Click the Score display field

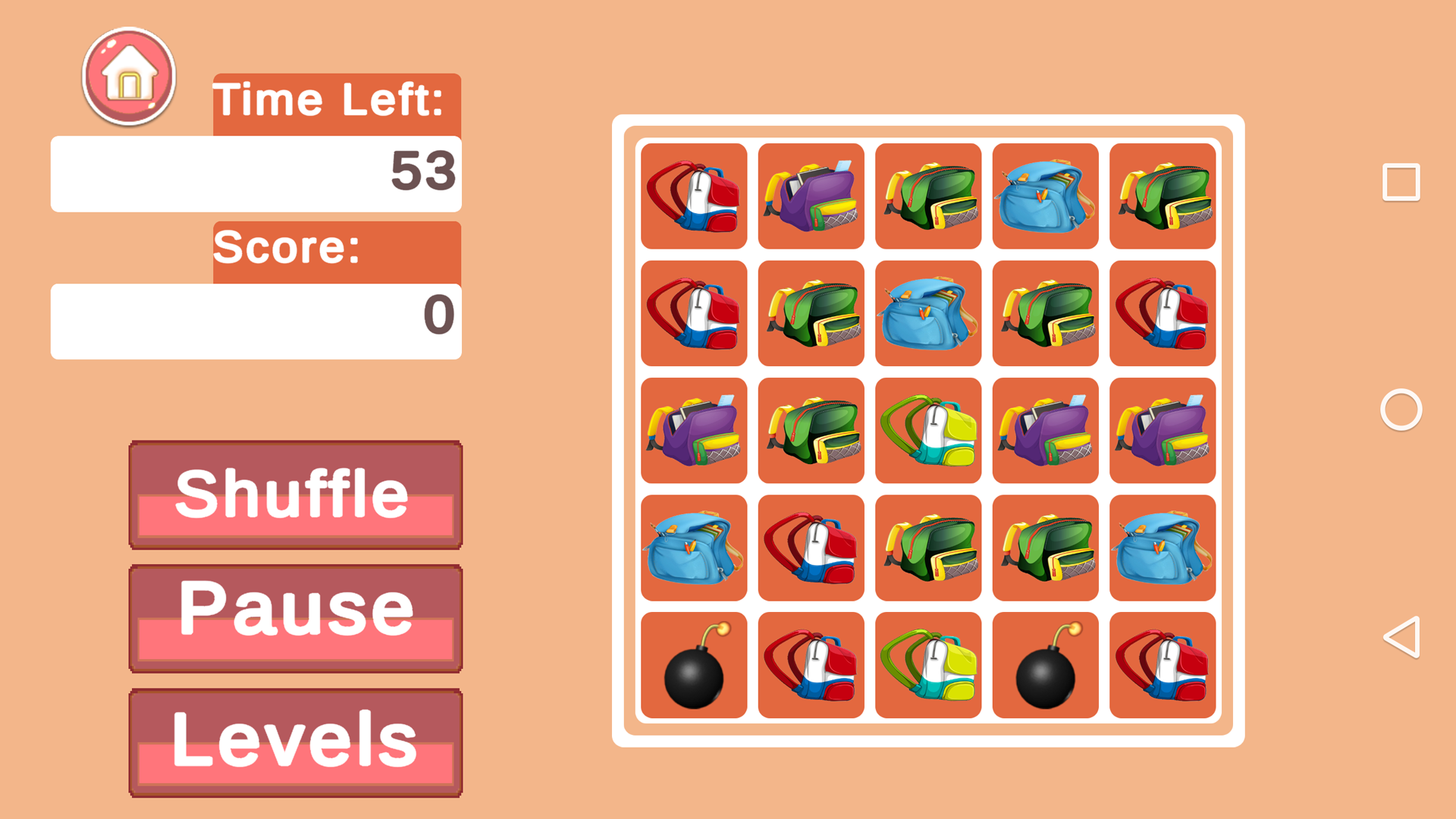pos(256,319)
